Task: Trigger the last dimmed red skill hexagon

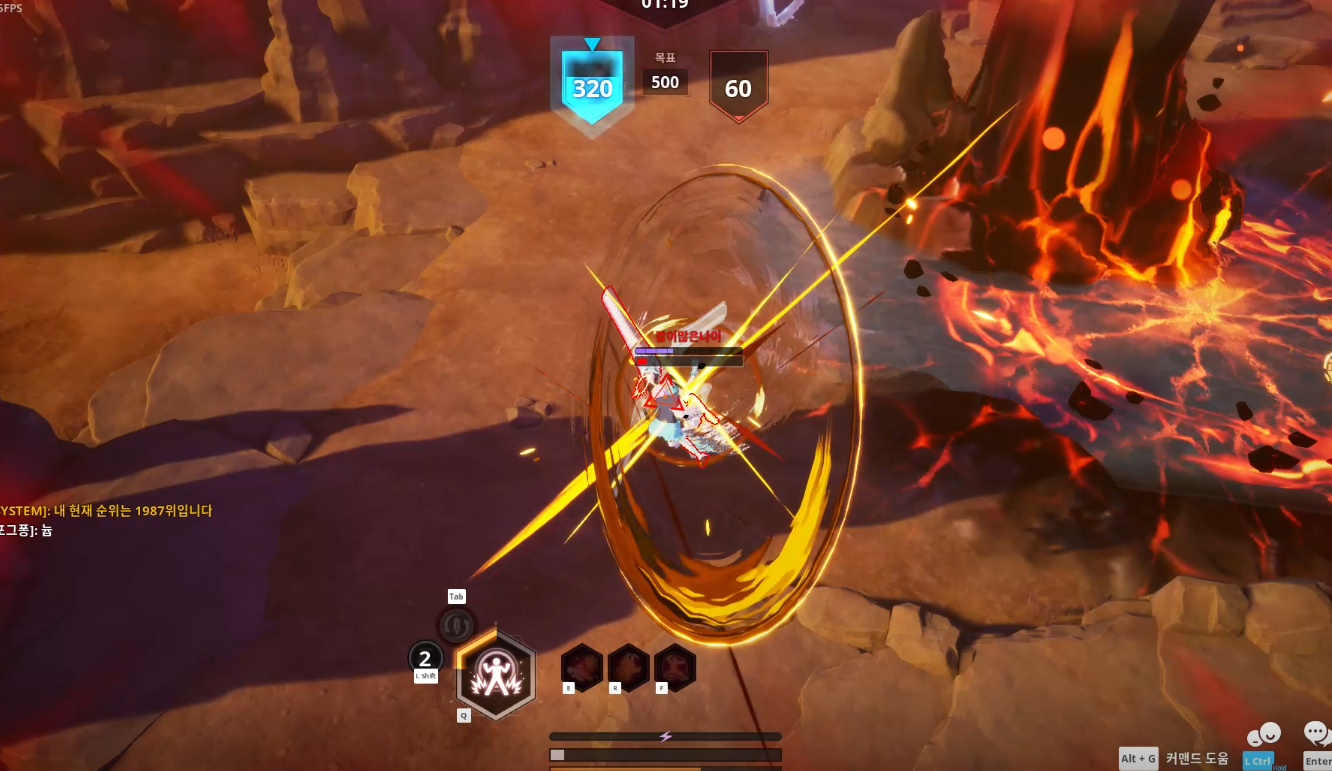Action: click(x=675, y=667)
